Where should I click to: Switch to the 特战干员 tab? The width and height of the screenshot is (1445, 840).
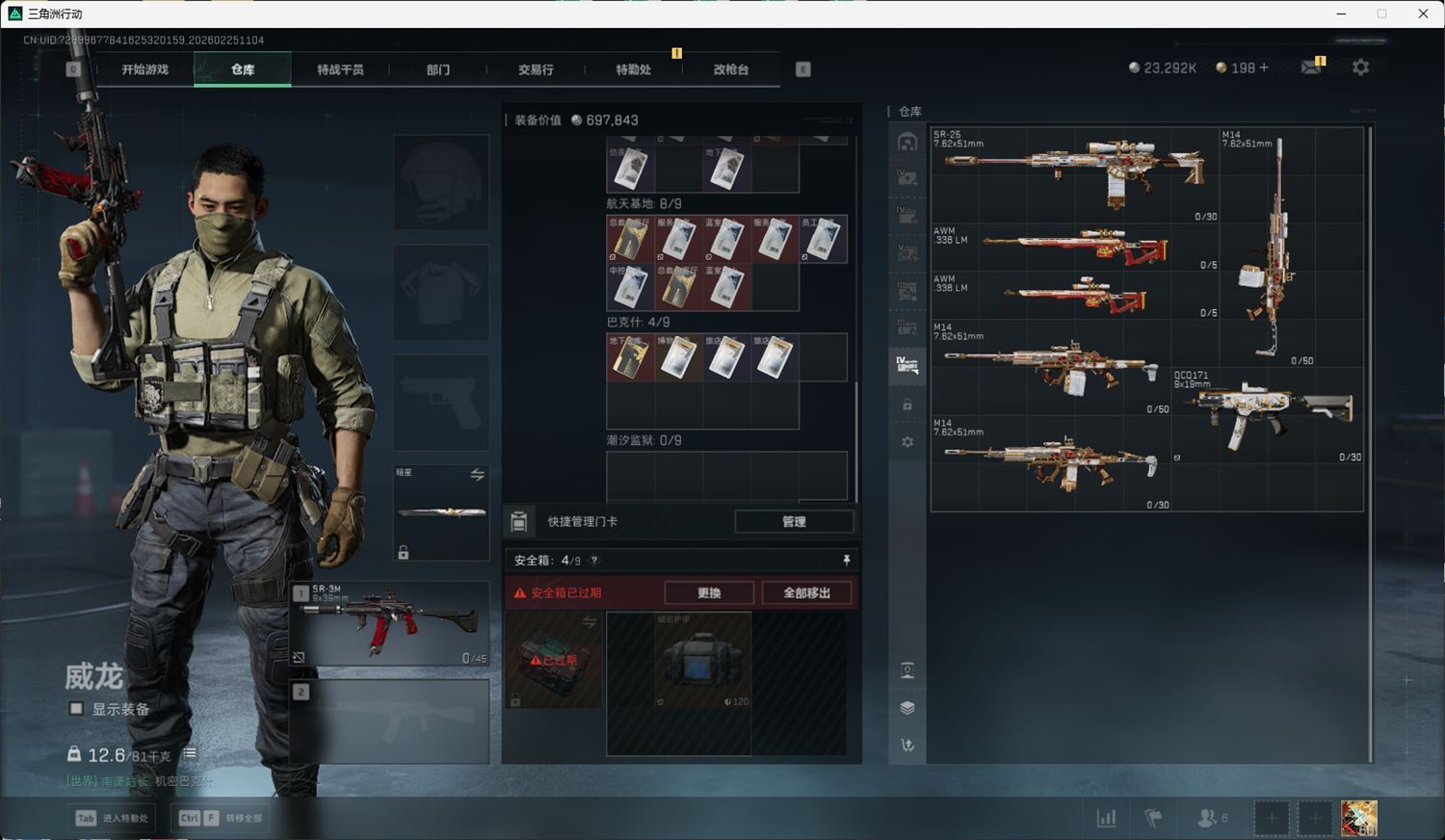click(x=340, y=69)
